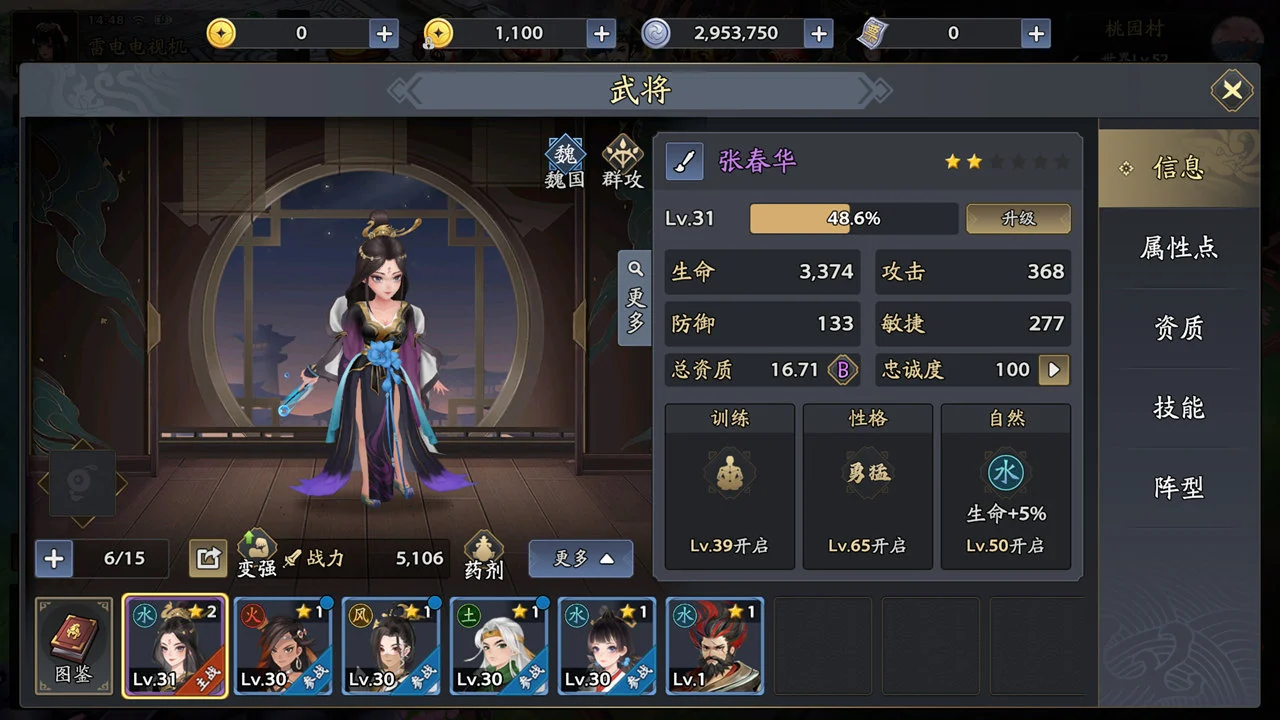
Task: Toggle the 更多 dropdown near 药剂
Action: pos(580,559)
